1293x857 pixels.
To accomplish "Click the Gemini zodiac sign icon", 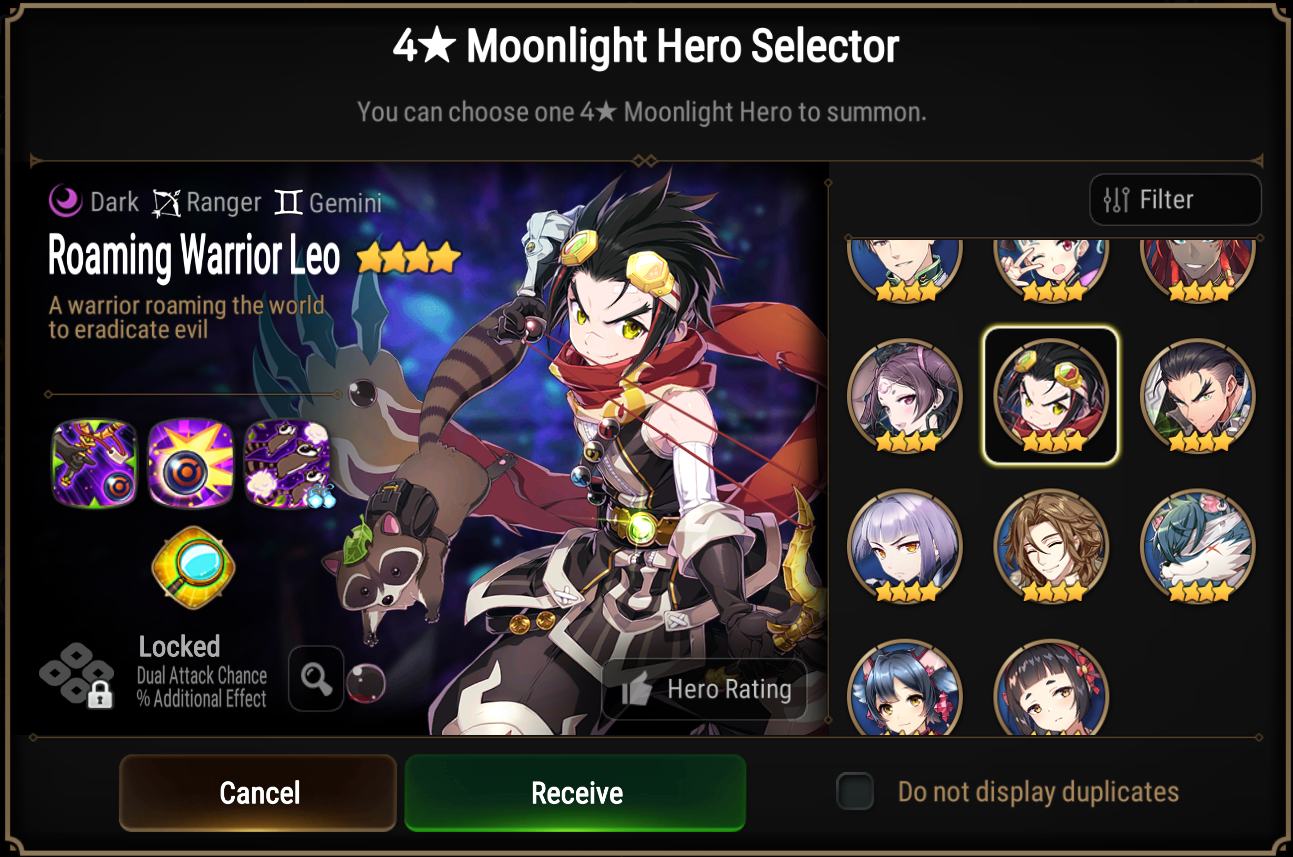I will (282, 201).
